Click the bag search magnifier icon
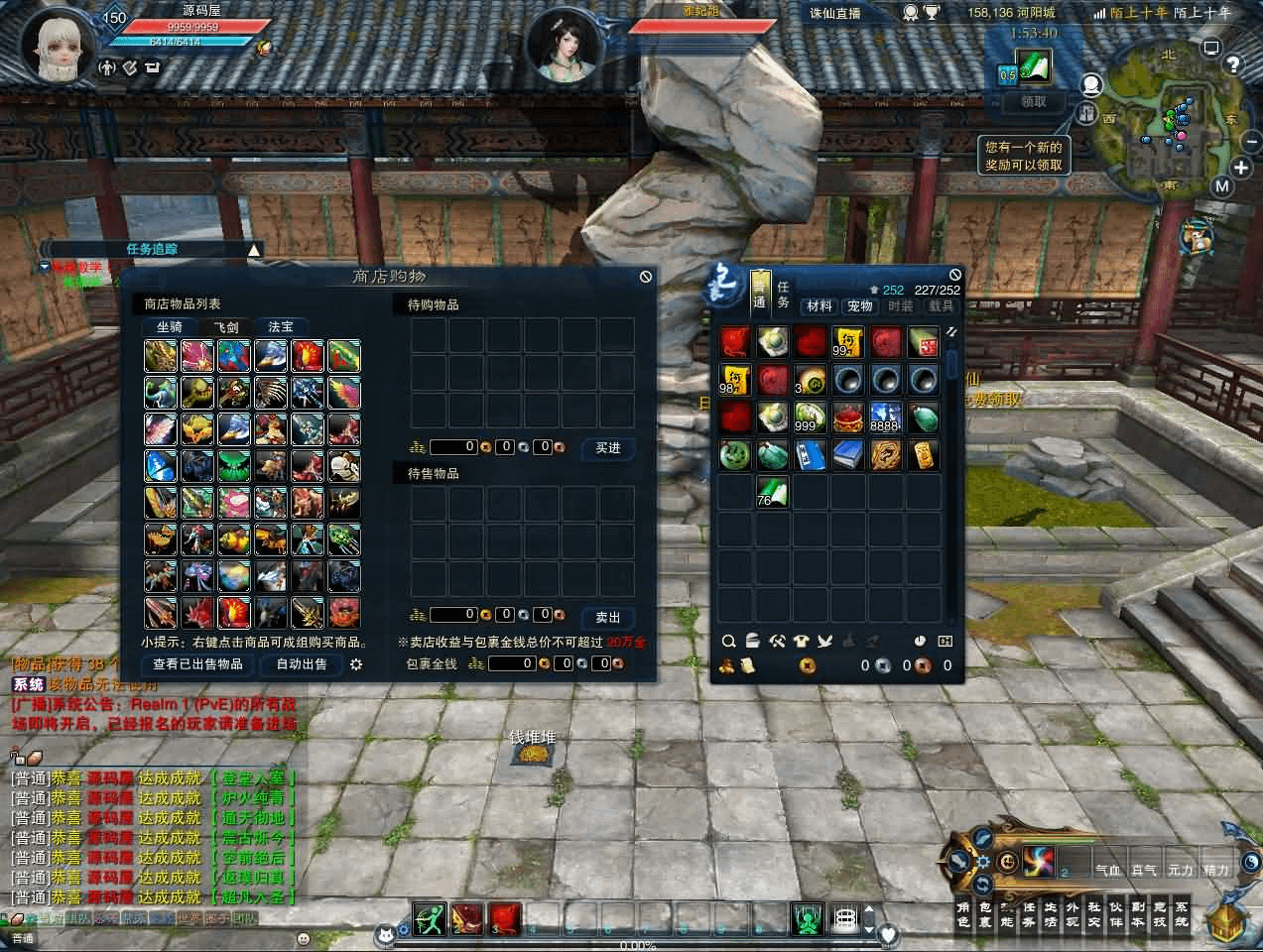 click(x=728, y=642)
